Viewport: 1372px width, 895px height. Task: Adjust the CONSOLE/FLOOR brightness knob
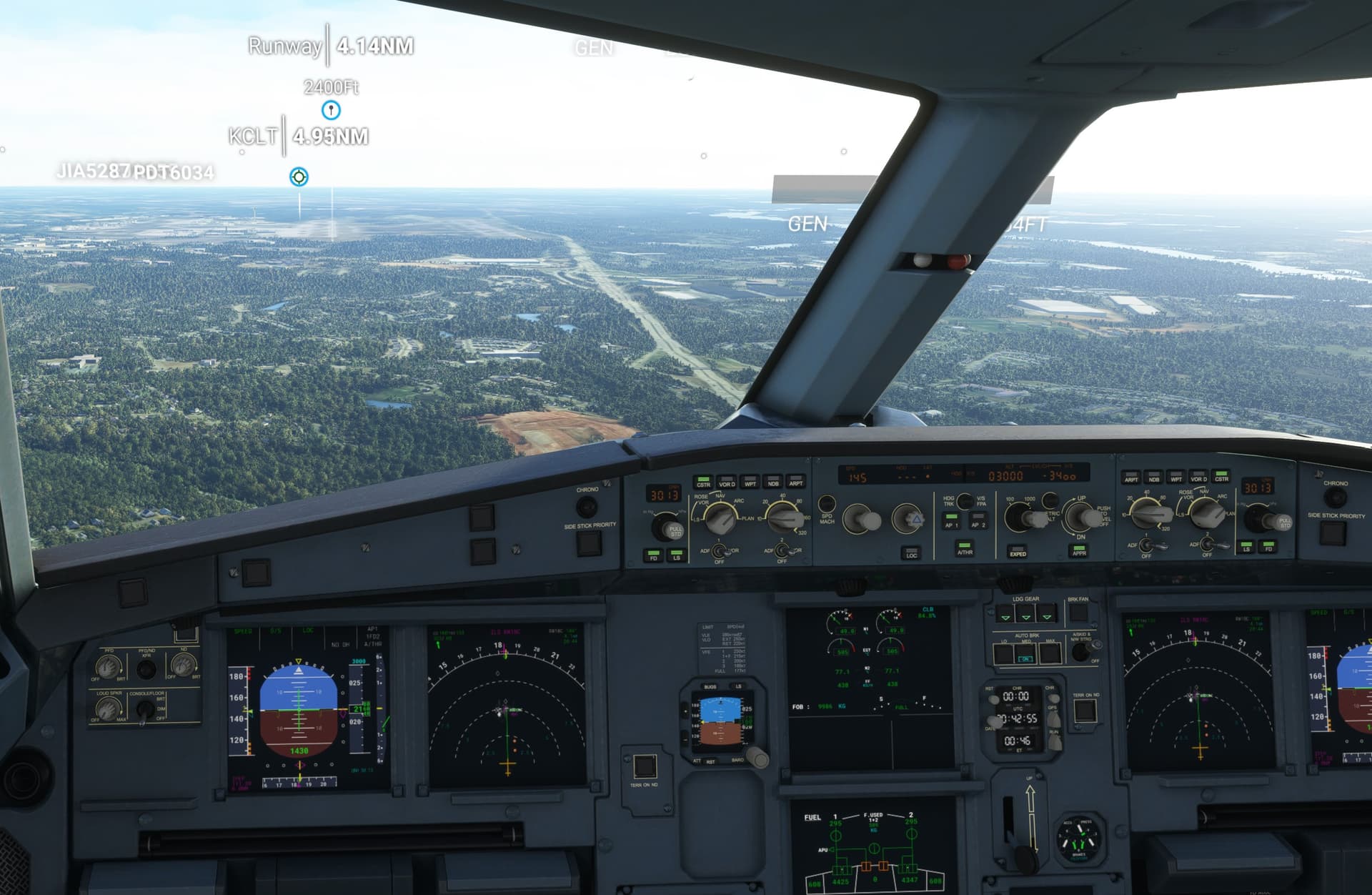145,710
